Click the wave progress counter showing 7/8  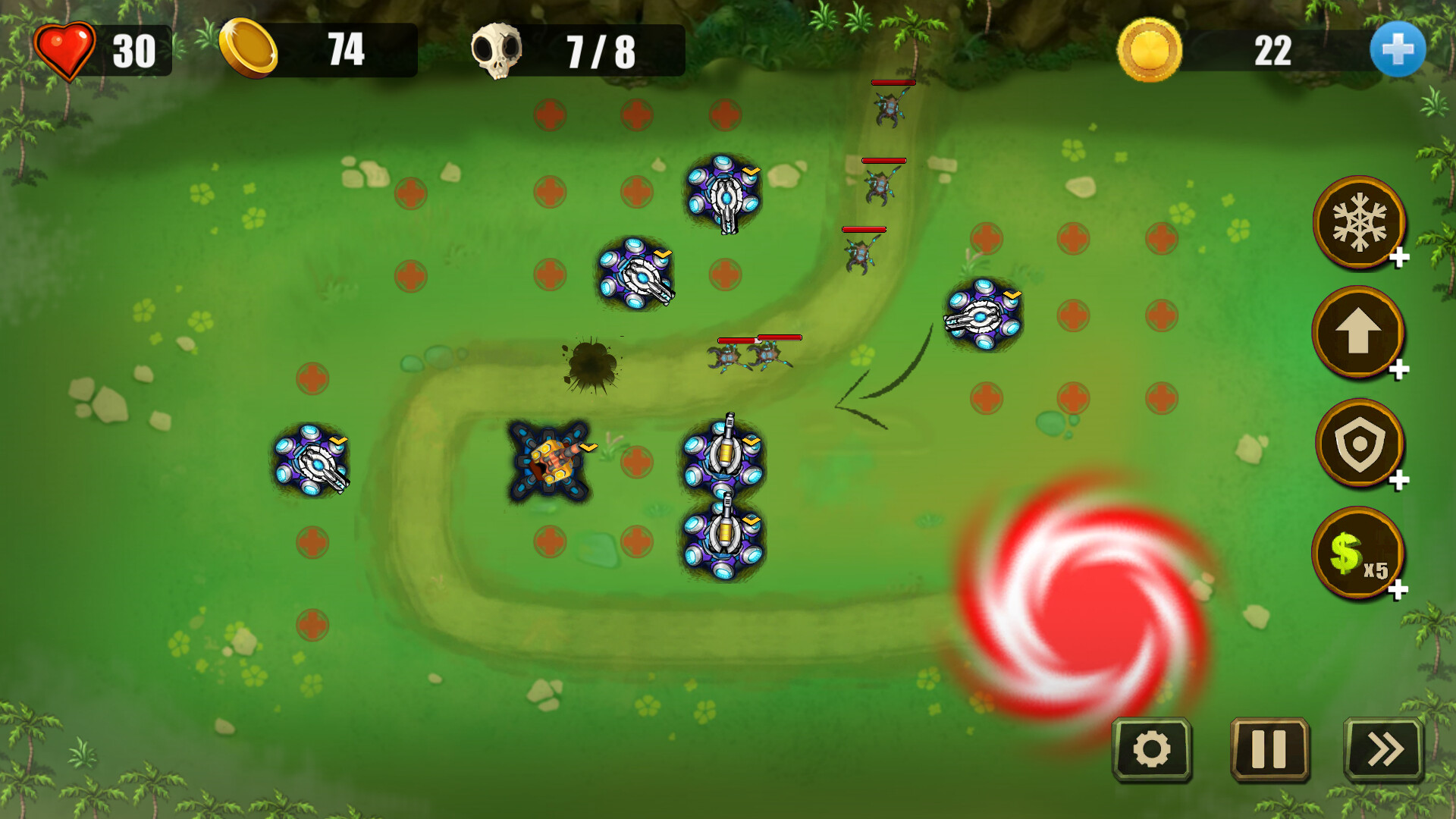(599, 51)
